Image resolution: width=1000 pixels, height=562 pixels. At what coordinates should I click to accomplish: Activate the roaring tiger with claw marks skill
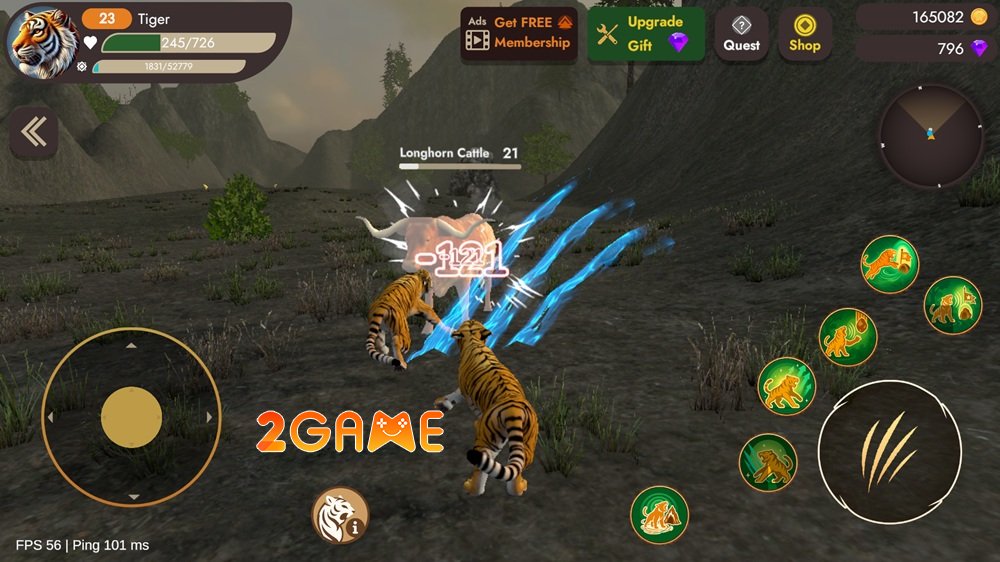(x=786, y=386)
